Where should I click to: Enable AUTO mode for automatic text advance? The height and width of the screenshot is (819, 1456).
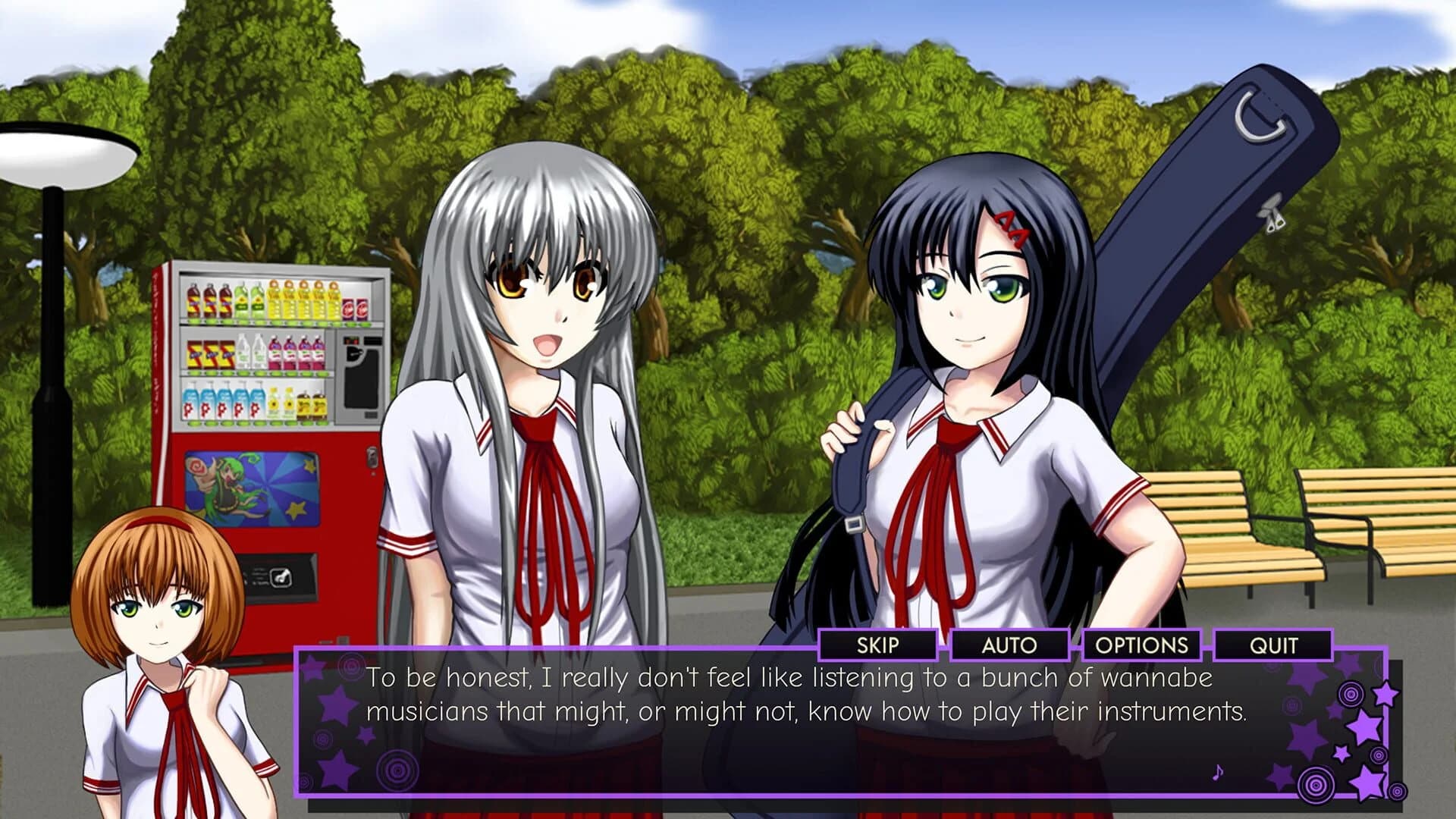(1009, 645)
